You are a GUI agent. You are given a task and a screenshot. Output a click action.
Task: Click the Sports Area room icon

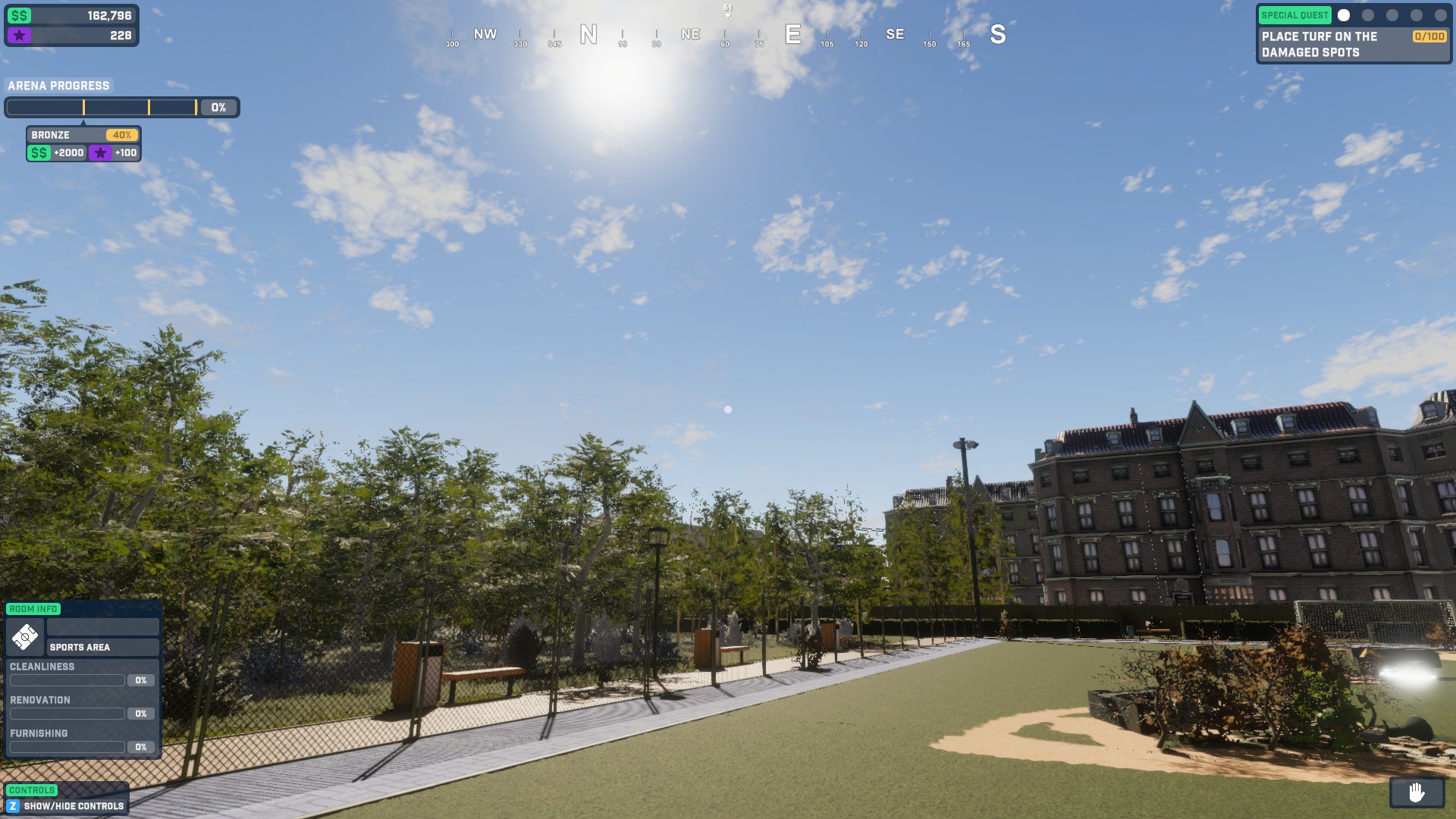coord(25,636)
